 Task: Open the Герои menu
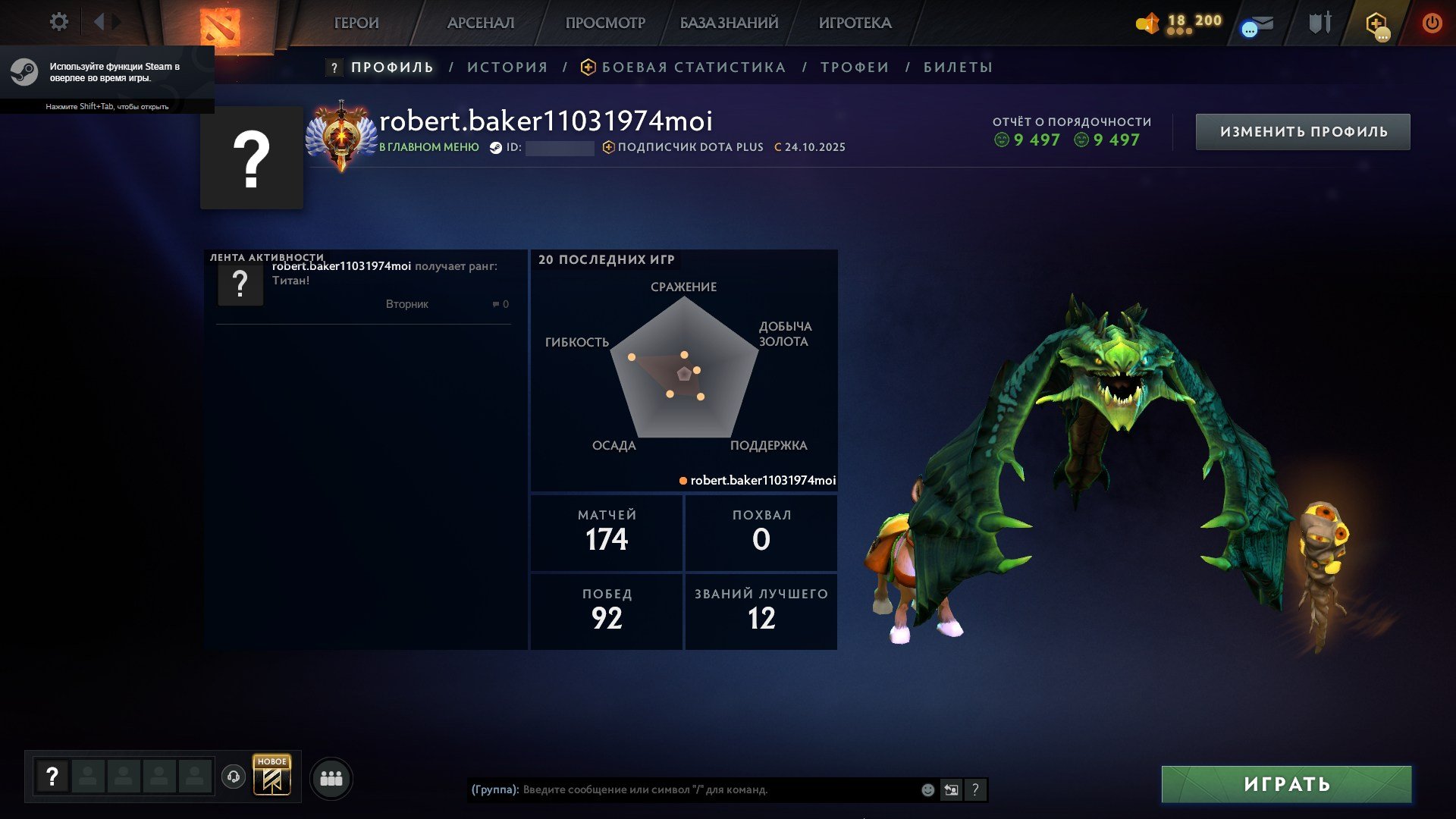(356, 23)
